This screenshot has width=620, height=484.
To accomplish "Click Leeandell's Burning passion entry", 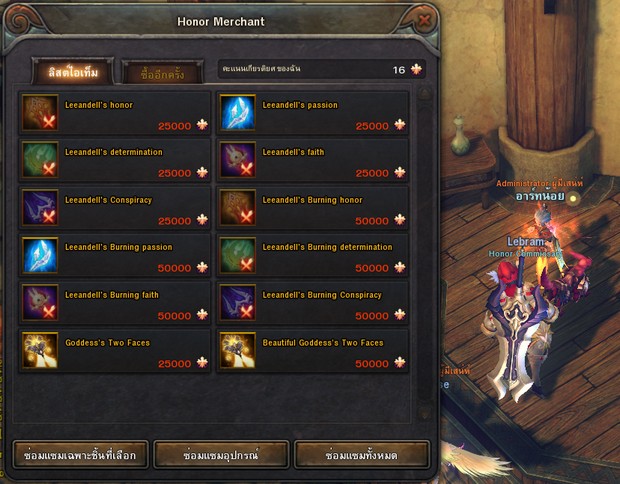I will [x=115, y=256].
